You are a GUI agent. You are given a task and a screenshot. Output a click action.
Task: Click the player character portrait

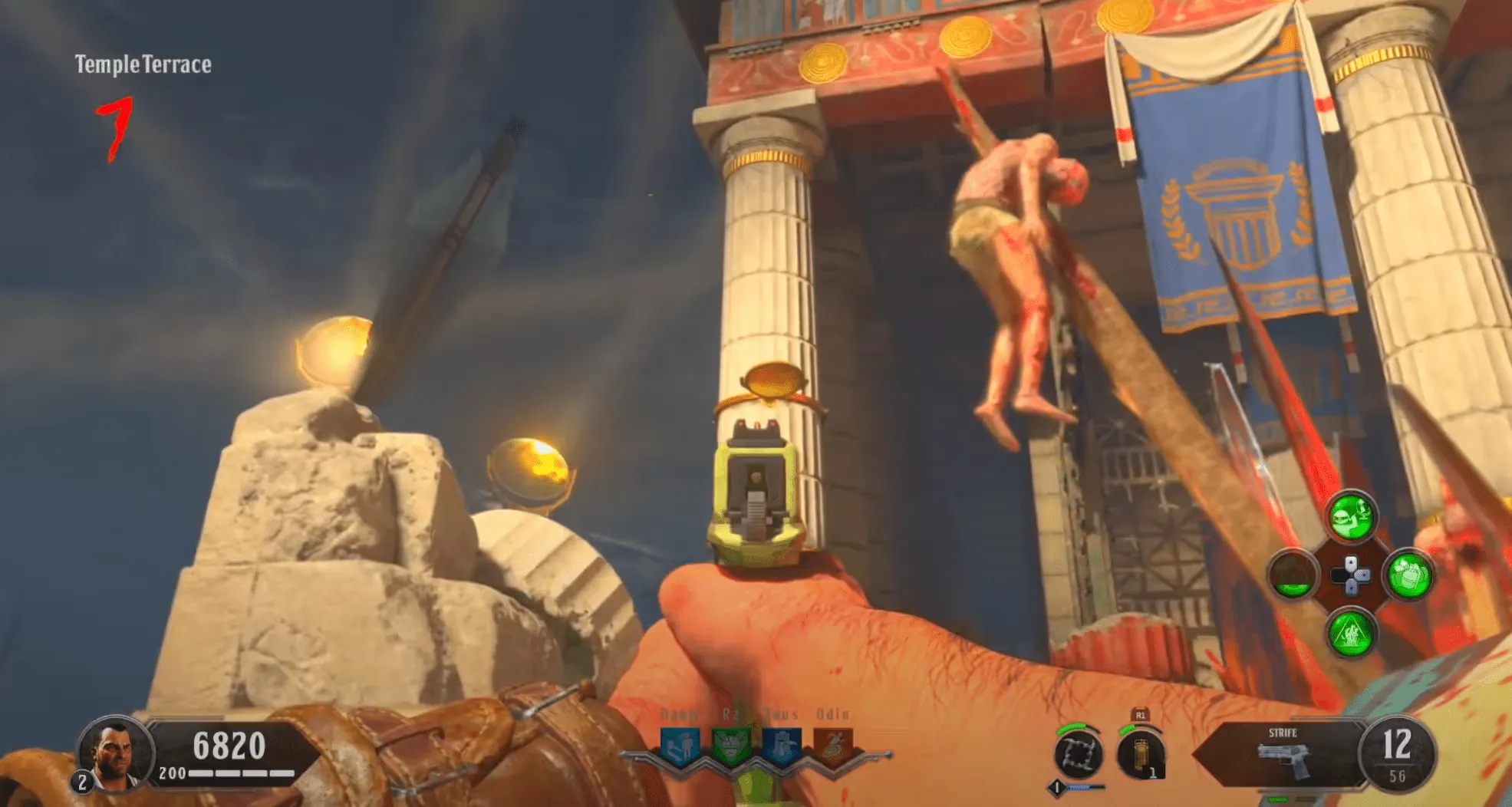113,752
